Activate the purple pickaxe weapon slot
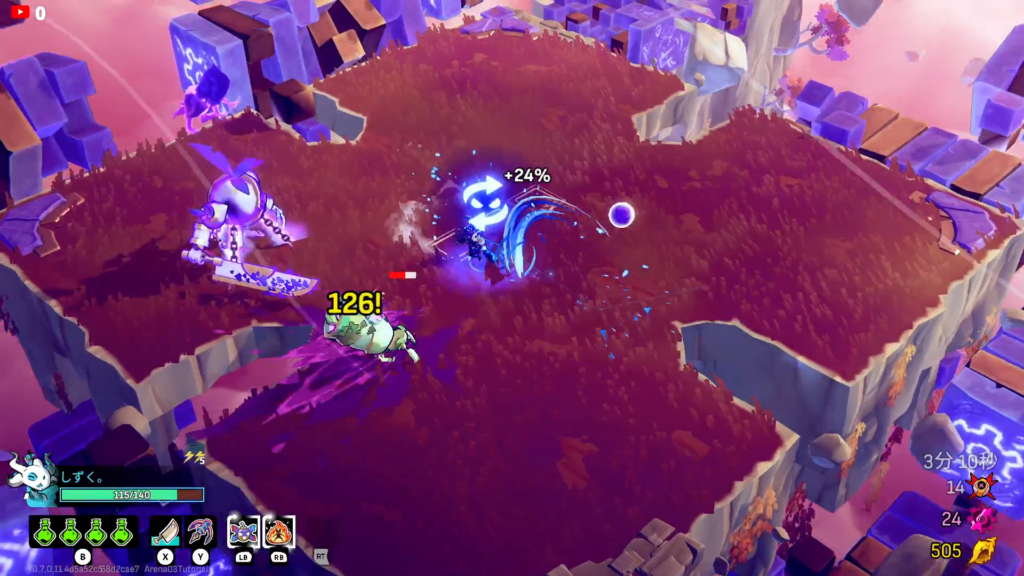1024x576 pixels. 201,531
